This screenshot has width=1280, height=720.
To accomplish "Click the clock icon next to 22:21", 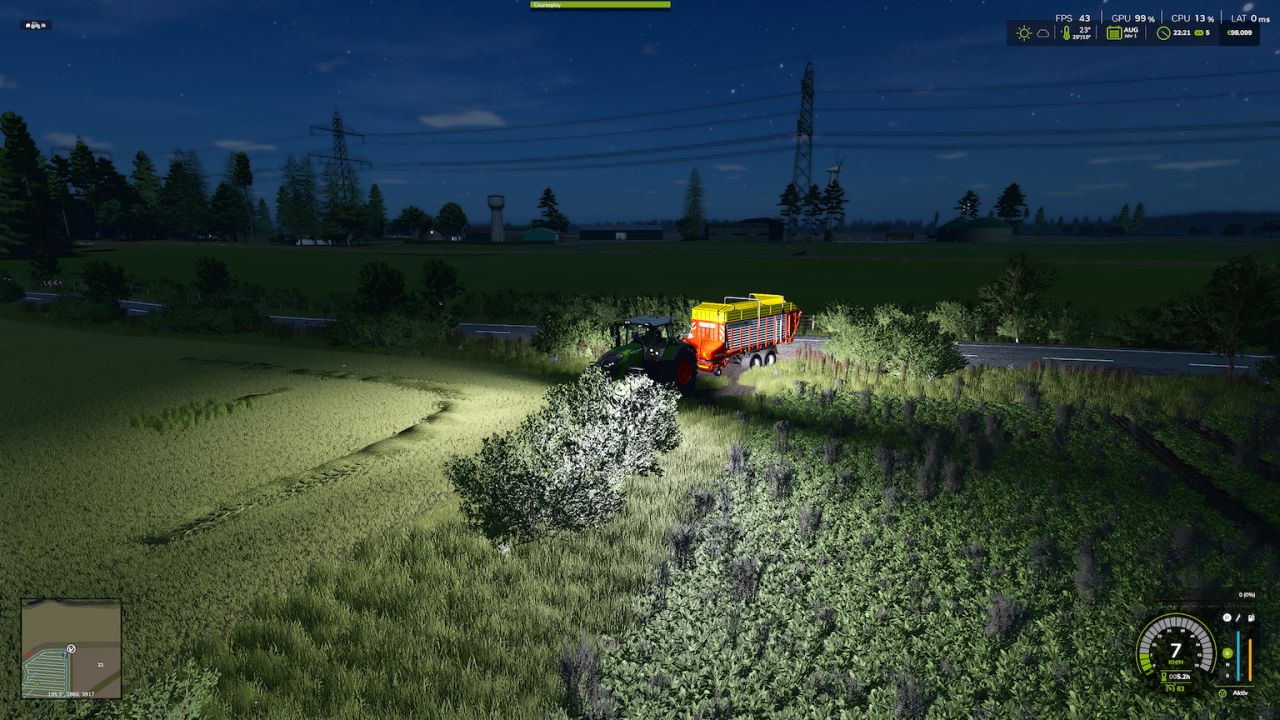I will [x=1162, y=33].
